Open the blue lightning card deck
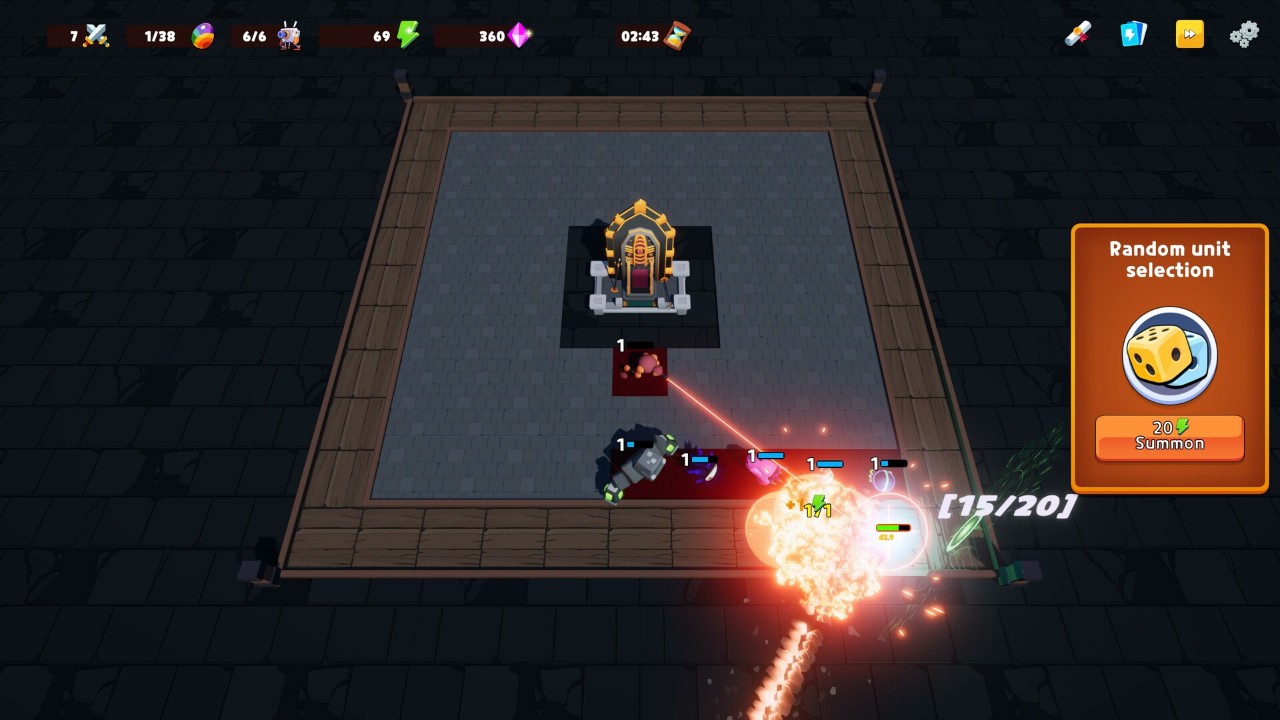 (x=1132, y=35)
